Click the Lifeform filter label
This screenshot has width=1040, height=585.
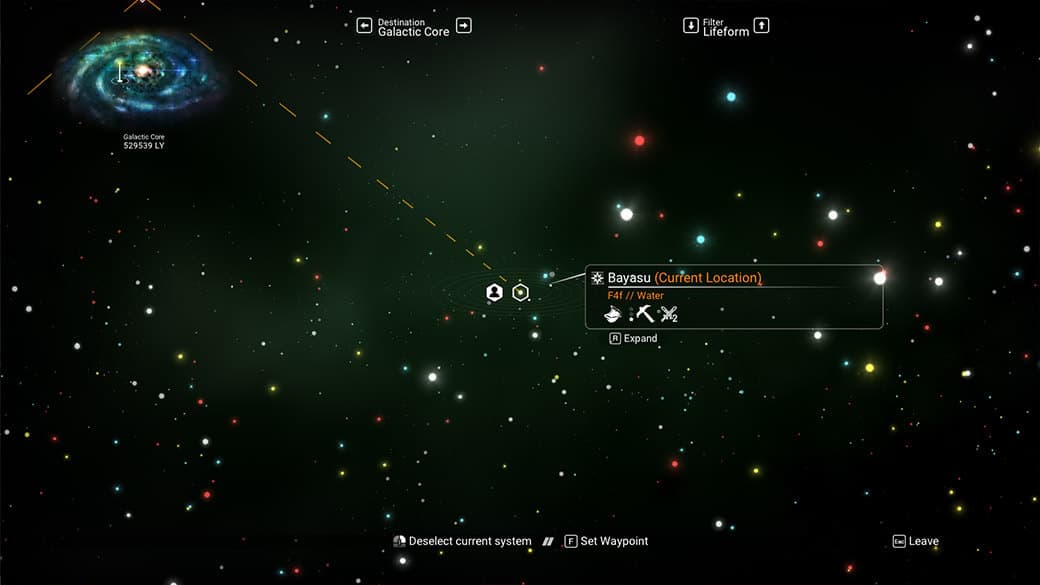point(725,31)
